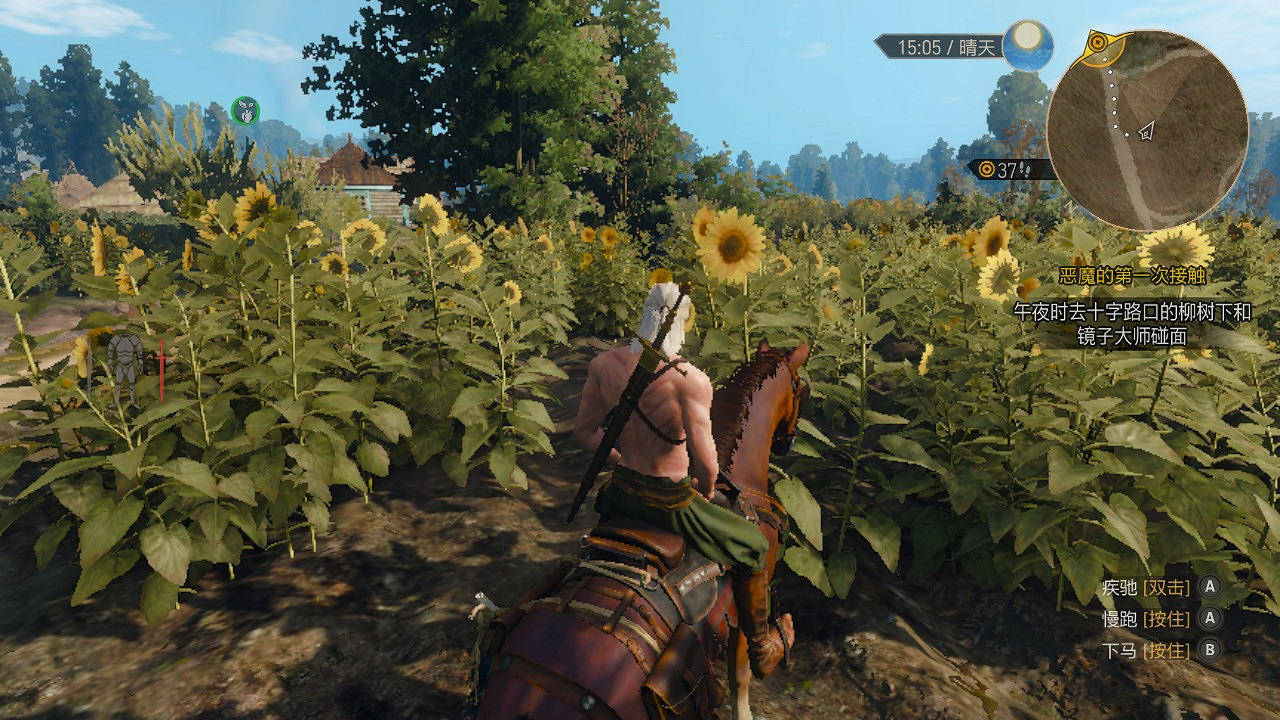Select the armor durability figure icon
The height and width of the screenshot is (720, 1280).
pyautogui.click(x=126, y=367)
